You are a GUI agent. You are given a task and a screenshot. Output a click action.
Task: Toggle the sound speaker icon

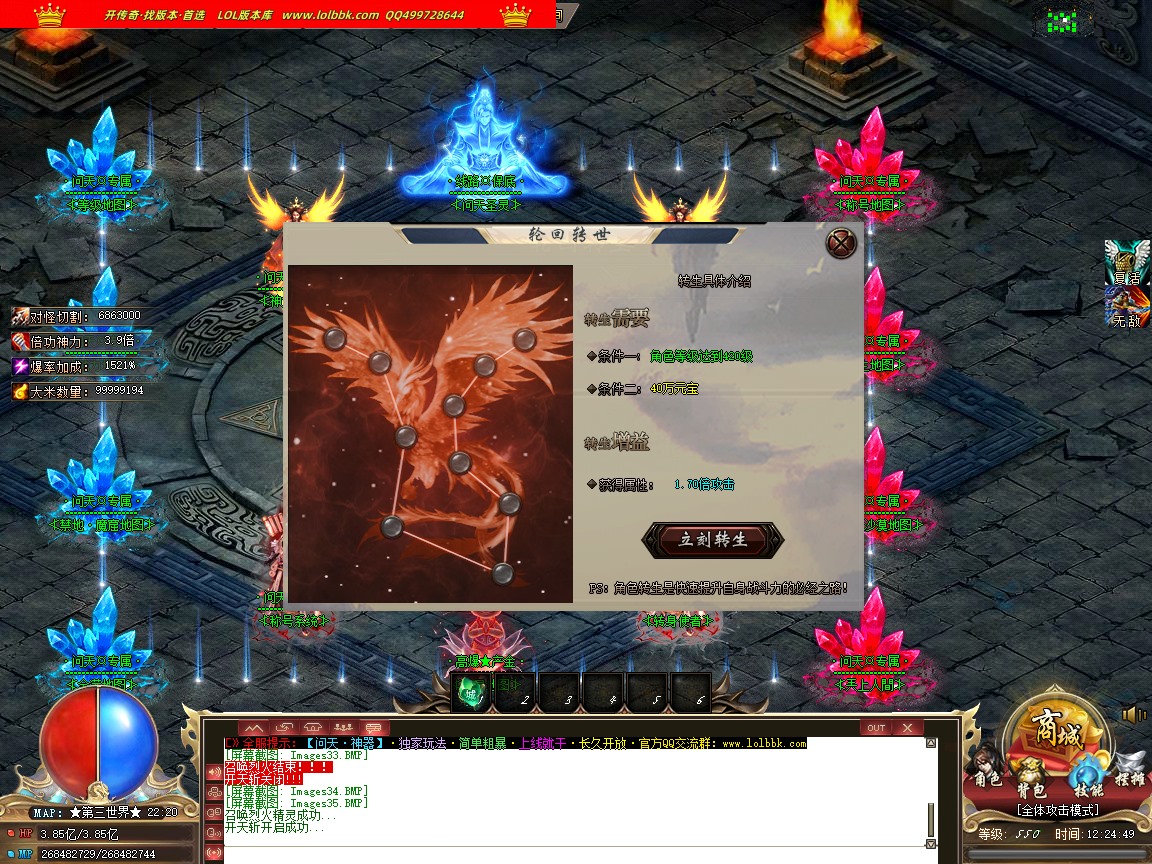tap(1134, 714)
